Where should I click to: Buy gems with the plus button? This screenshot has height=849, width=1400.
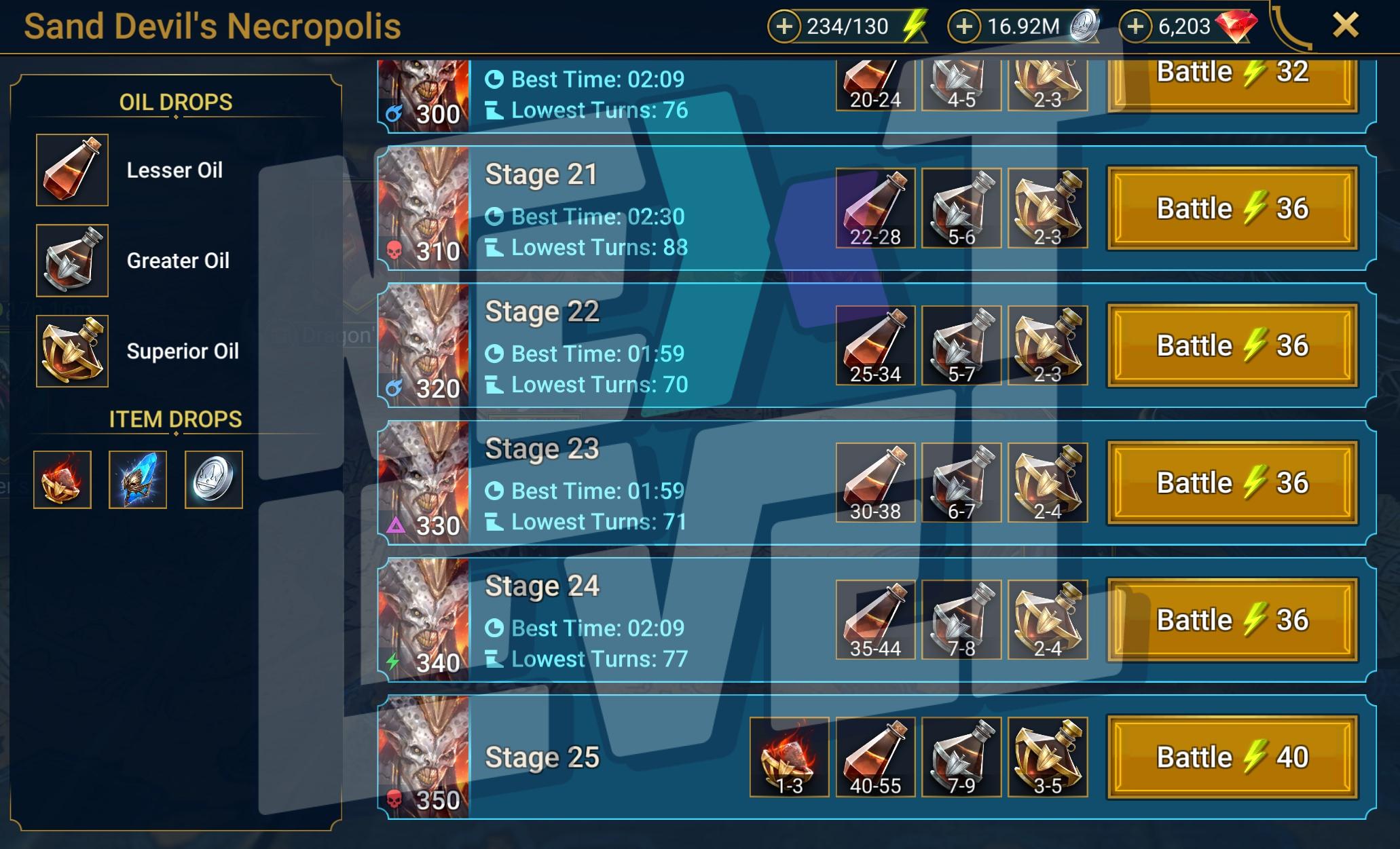1135,26
